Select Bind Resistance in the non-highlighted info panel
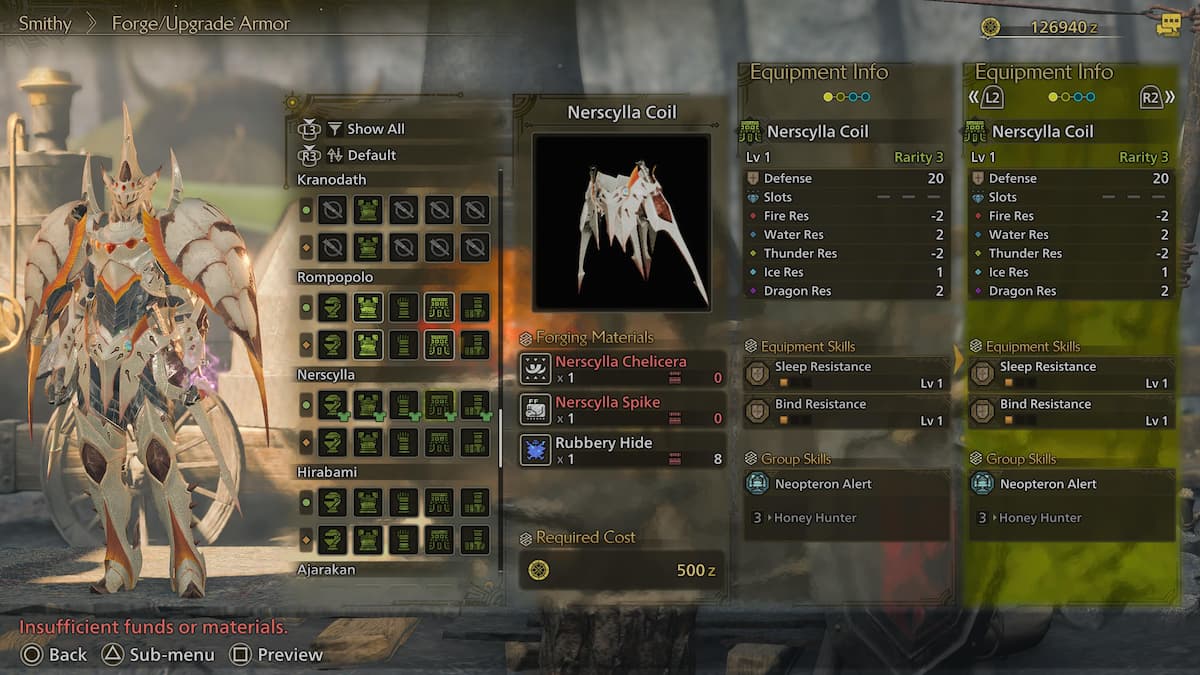 pos(847,412)
